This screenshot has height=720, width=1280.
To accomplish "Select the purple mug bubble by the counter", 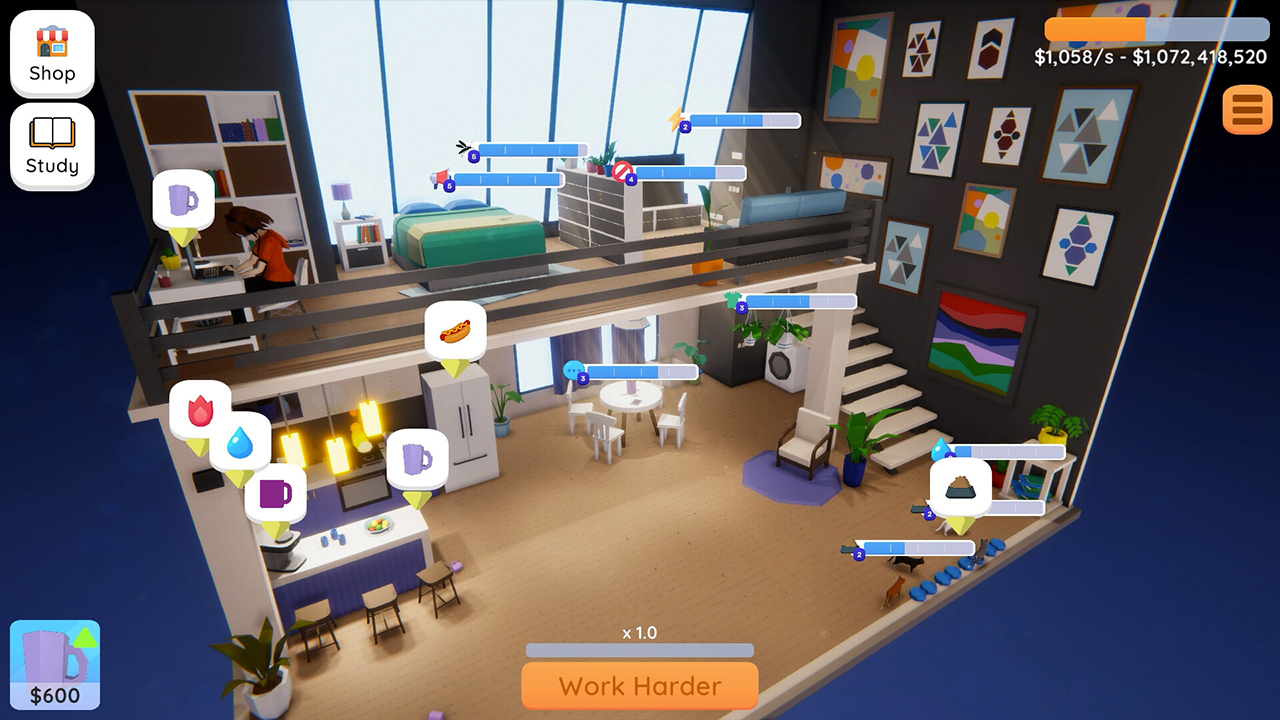I will pos(275,492).
